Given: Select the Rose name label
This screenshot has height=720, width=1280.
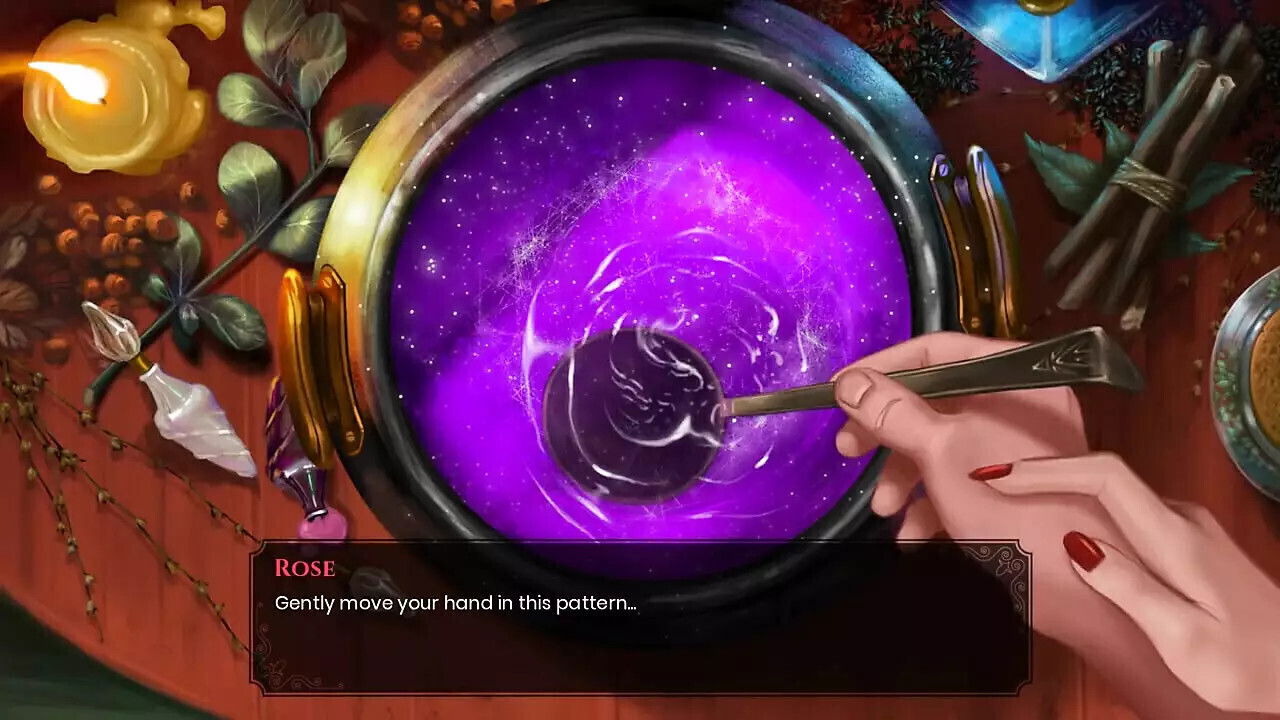Looking at the screenshot, I should [x=303, y=569].
